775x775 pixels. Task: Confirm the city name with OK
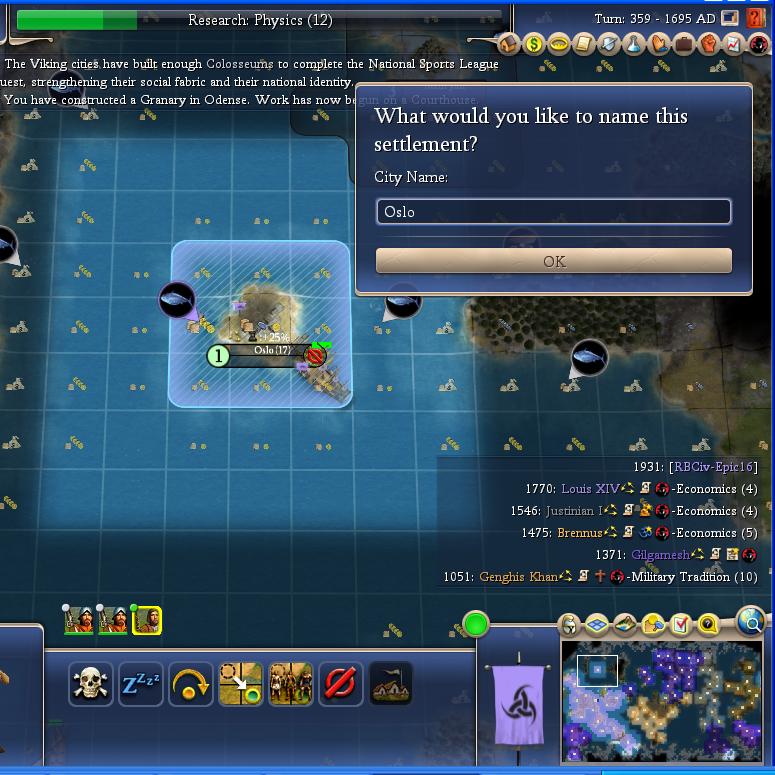(553, 261)
